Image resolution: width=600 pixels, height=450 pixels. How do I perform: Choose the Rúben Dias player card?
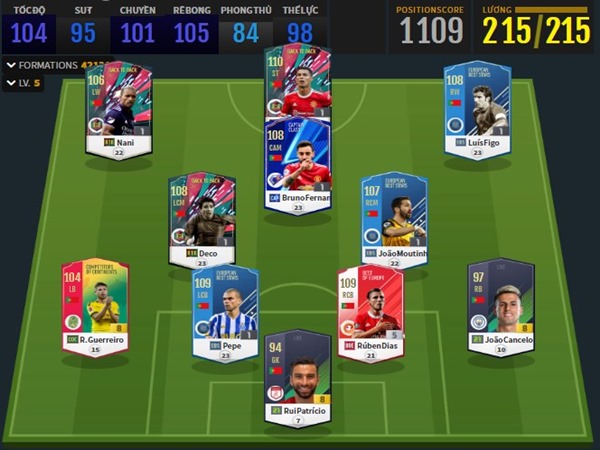click(x=369, y=307)
